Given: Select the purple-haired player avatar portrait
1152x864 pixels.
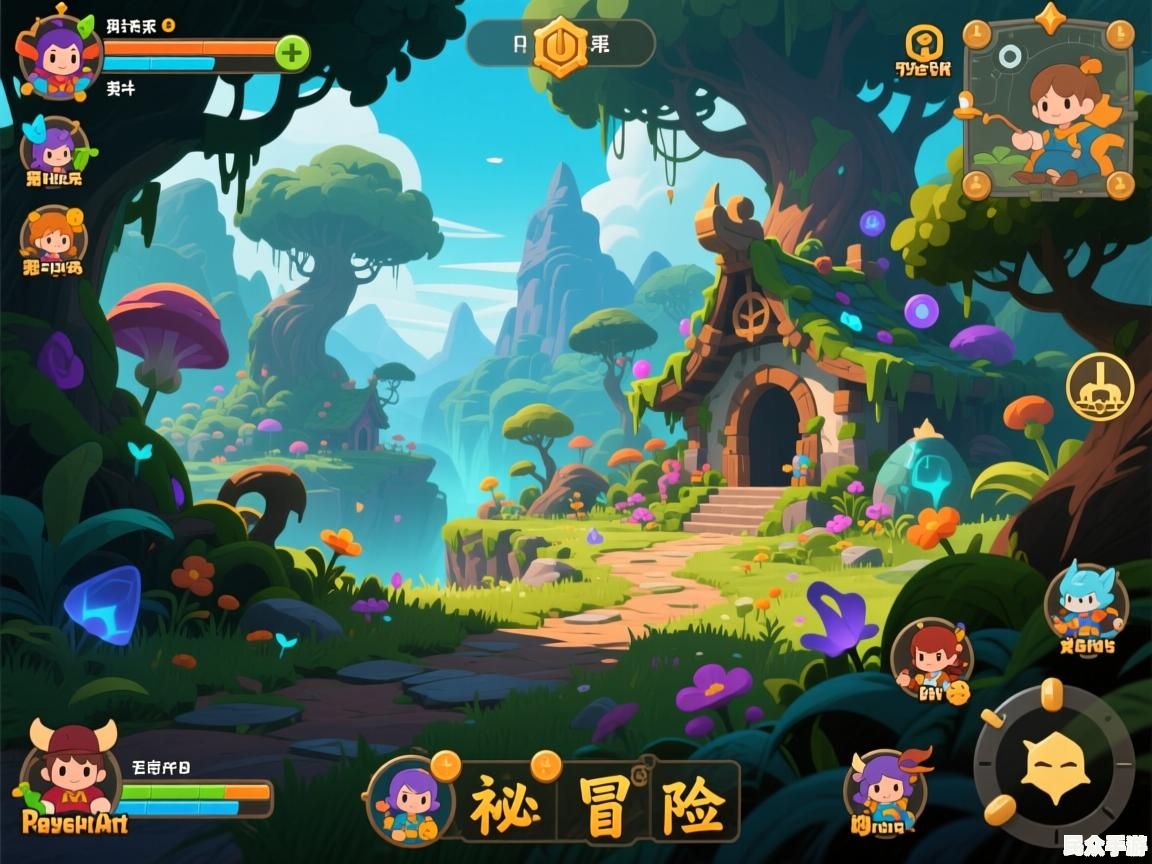Looking at the screenshot, I should (x=59, y=55).
